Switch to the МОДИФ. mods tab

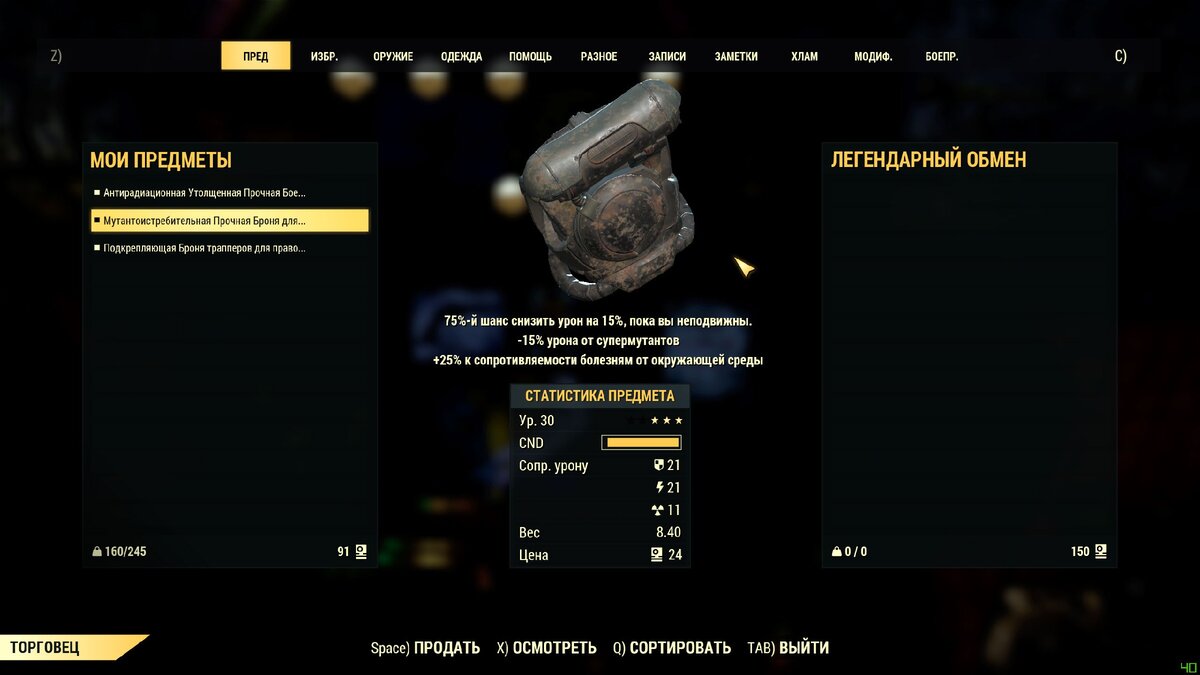point(873,57)
